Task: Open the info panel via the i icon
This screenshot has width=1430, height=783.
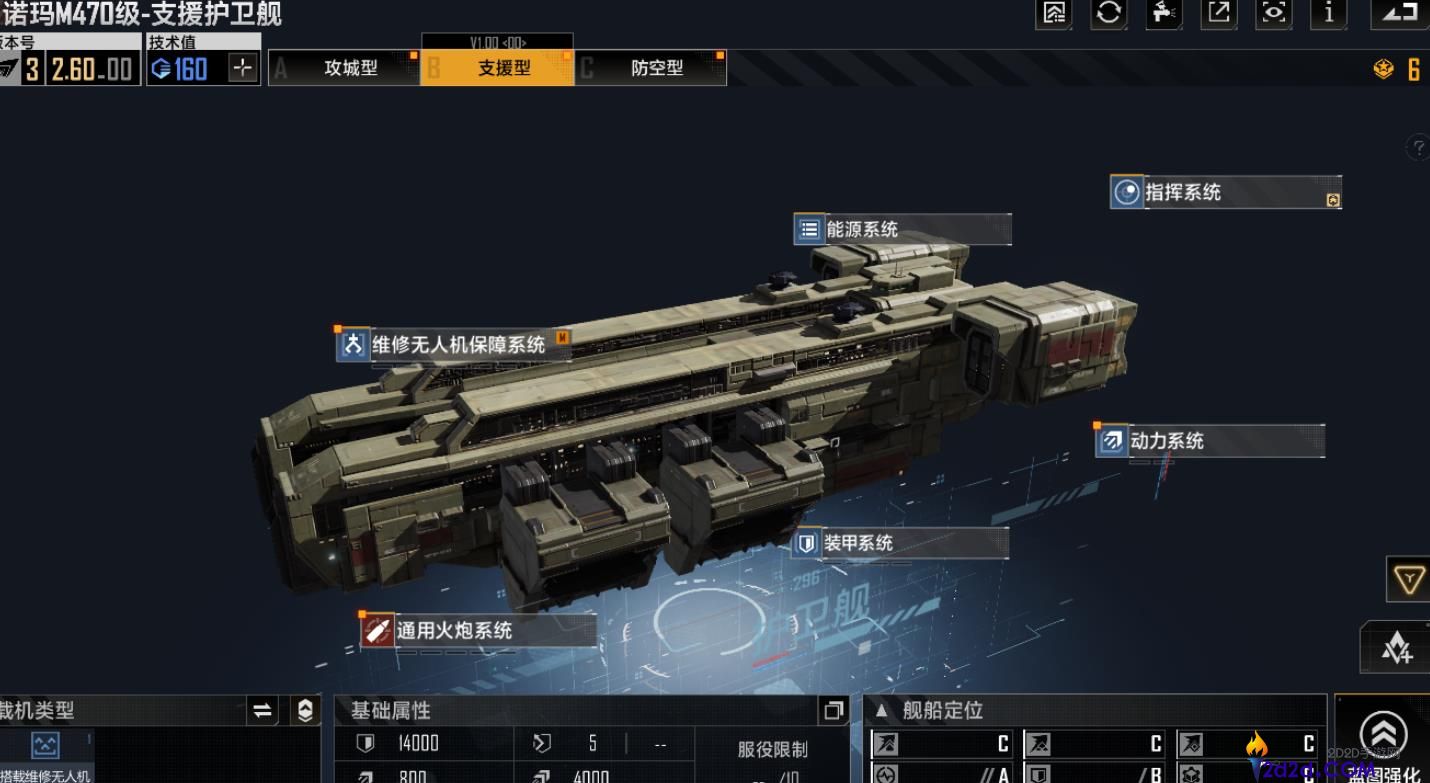Action: [1328, 15]
